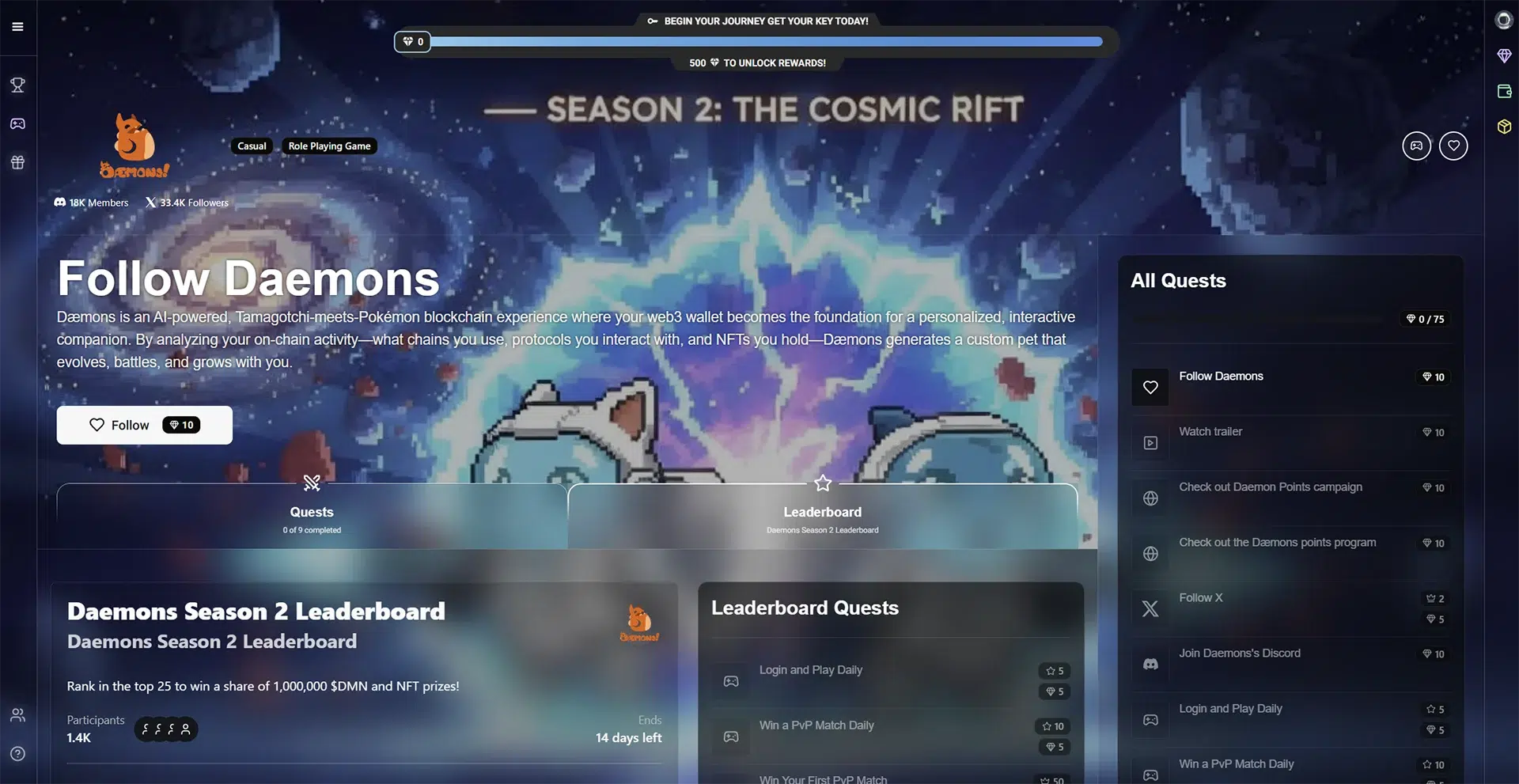This screenshot has height=784, width=1519.
Task: Open the profile avatar menu at top right
Action: pos(1502,20)
